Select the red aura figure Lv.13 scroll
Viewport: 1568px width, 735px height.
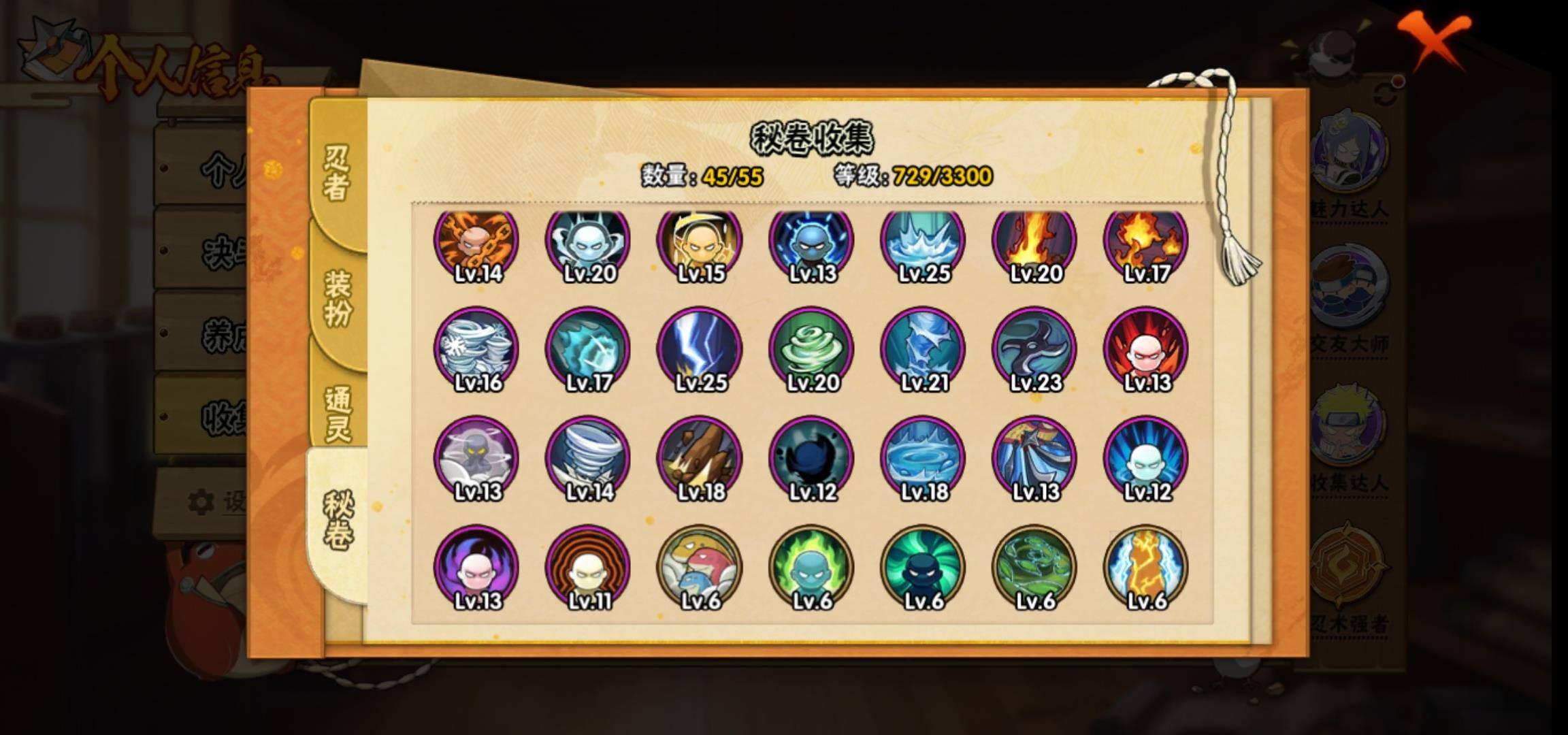[1146, 349]
